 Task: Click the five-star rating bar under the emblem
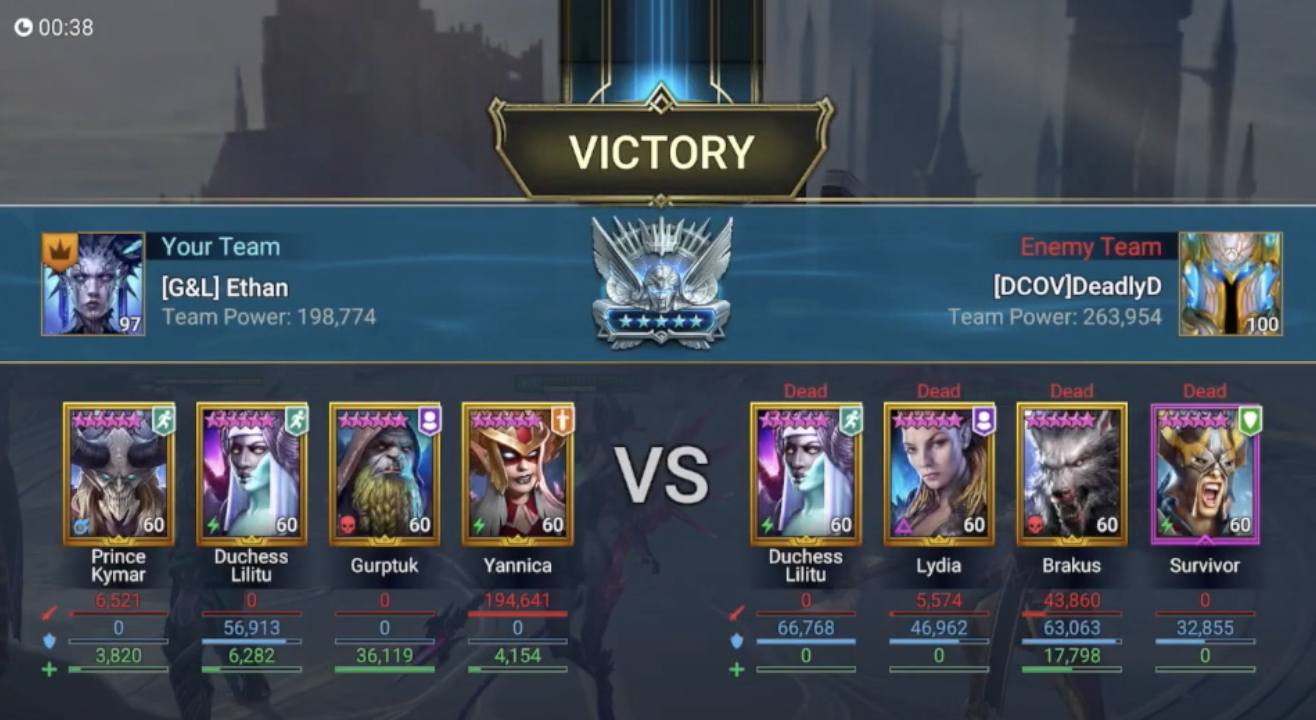660,322
